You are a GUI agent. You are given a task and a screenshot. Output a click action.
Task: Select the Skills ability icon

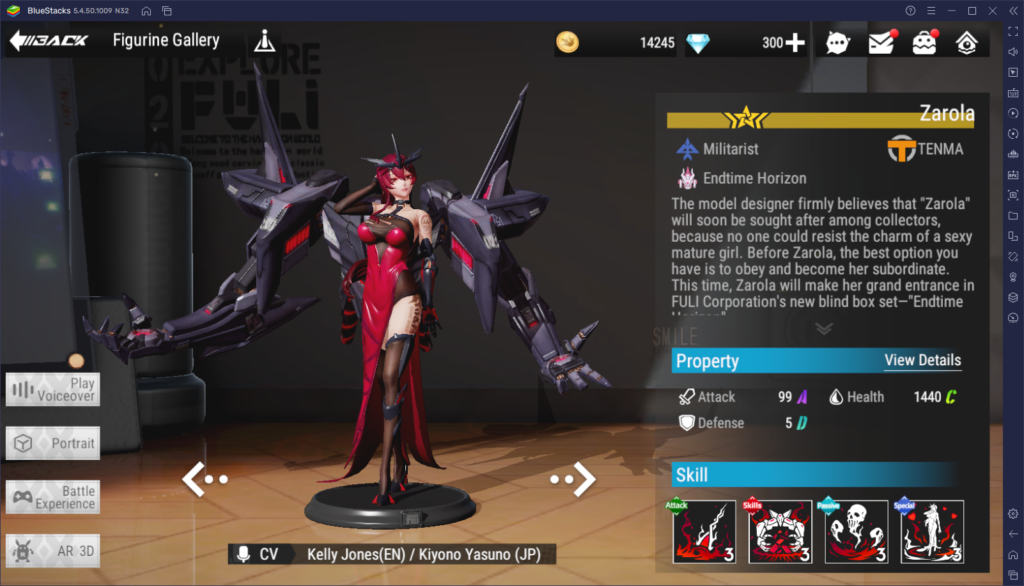[x=780, y=532]
